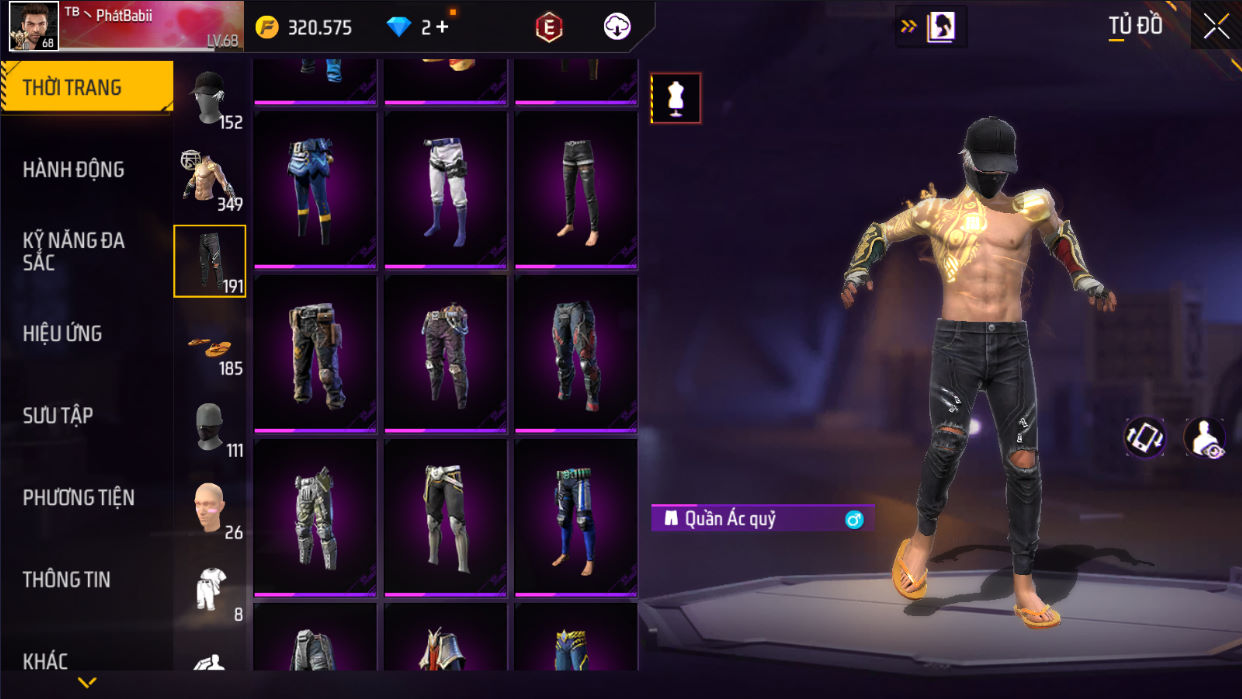Open the player profile avatar PhátBabii
The image size is (1242, 699).
34,26
